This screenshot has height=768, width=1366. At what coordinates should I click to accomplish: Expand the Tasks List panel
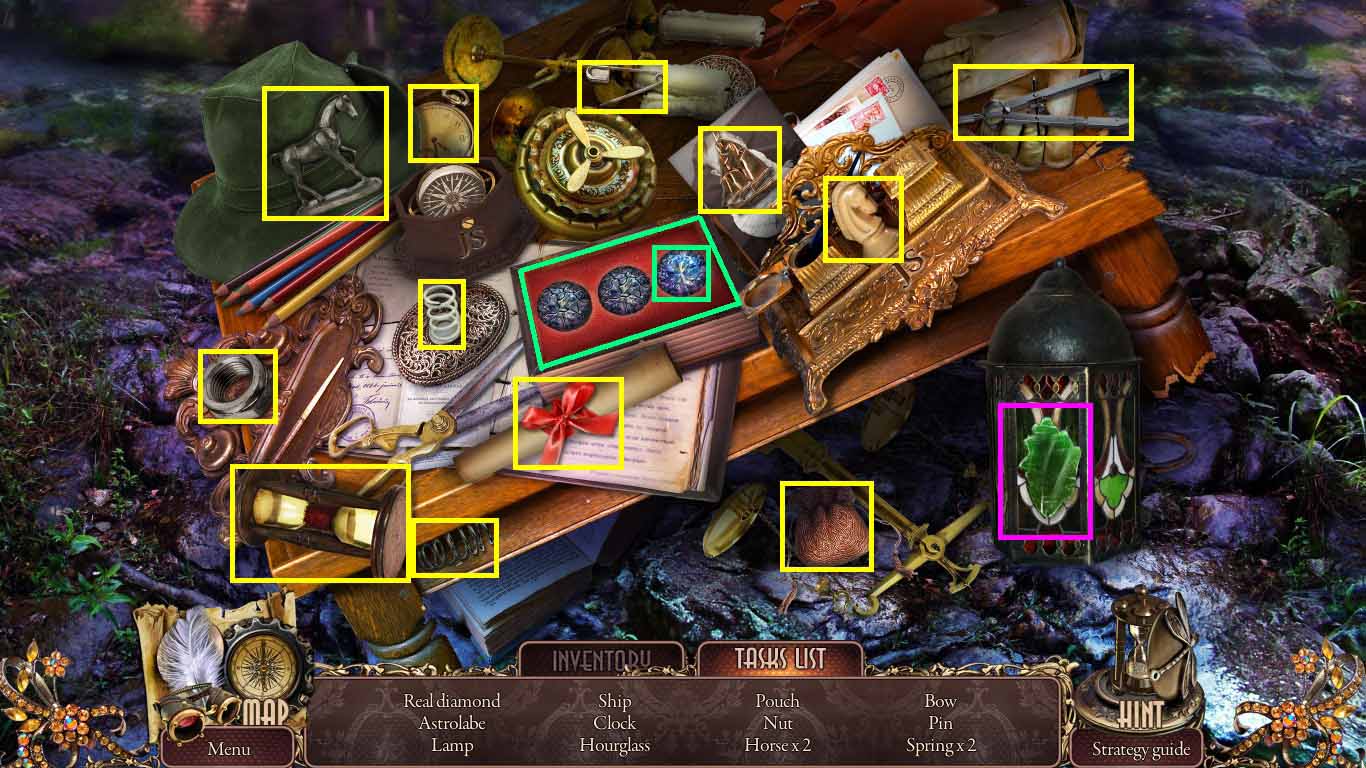click(x=781, y=660)
